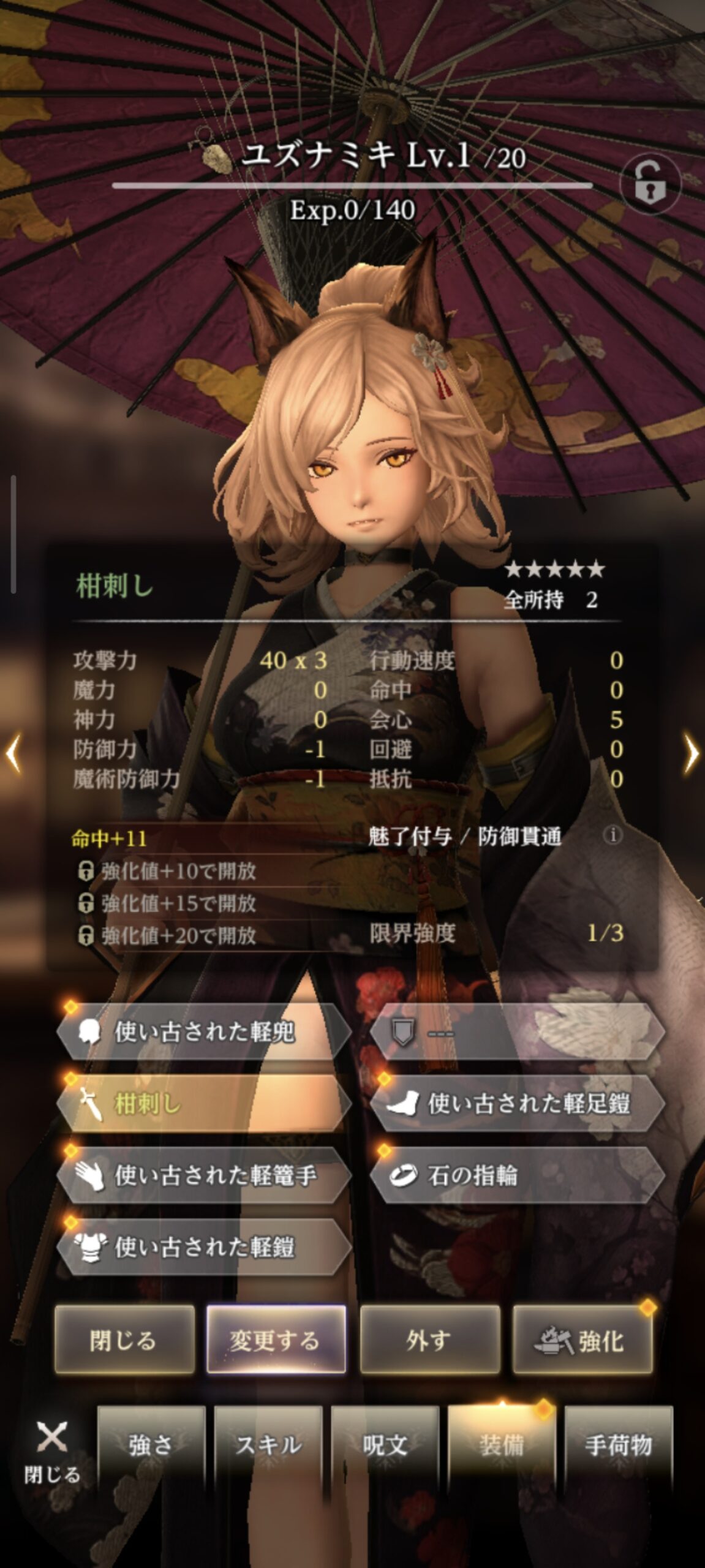This screenshot has height=1568, width=705.
Task: Switch to the 強さ tab
Action: coord(151,1445)
